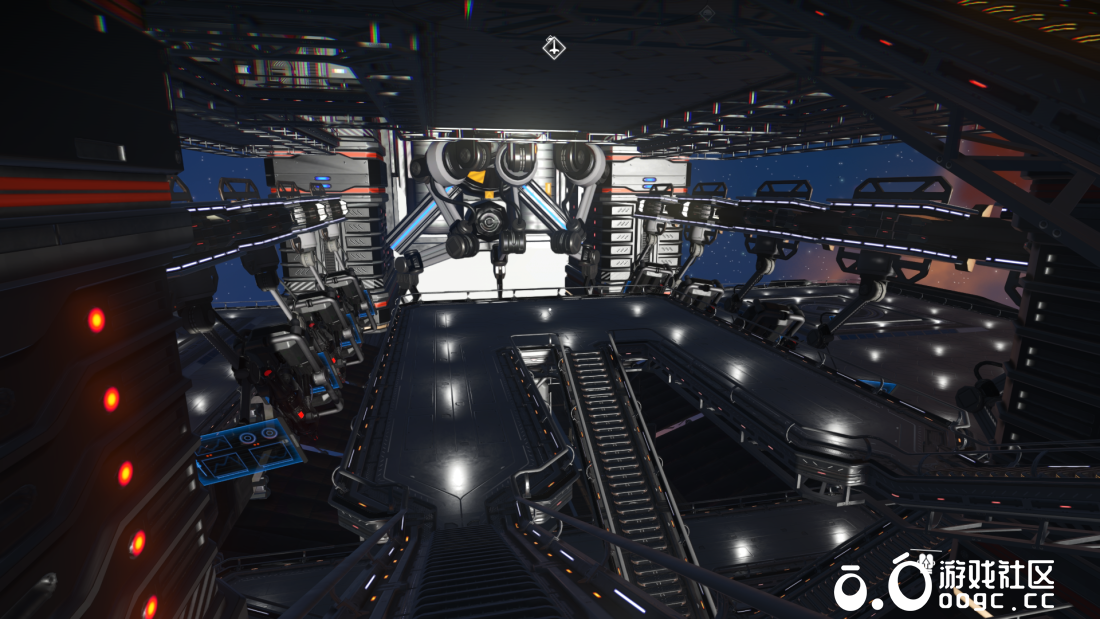Select the starship diamond marker icon
The height and width of the screenshot is (619, 1100).
point(554,47)
